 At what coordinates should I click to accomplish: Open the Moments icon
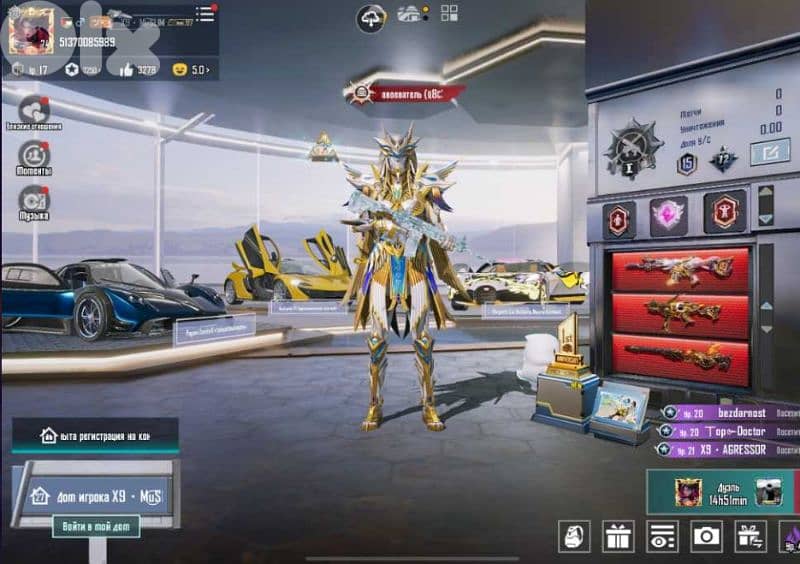[34, 154]
